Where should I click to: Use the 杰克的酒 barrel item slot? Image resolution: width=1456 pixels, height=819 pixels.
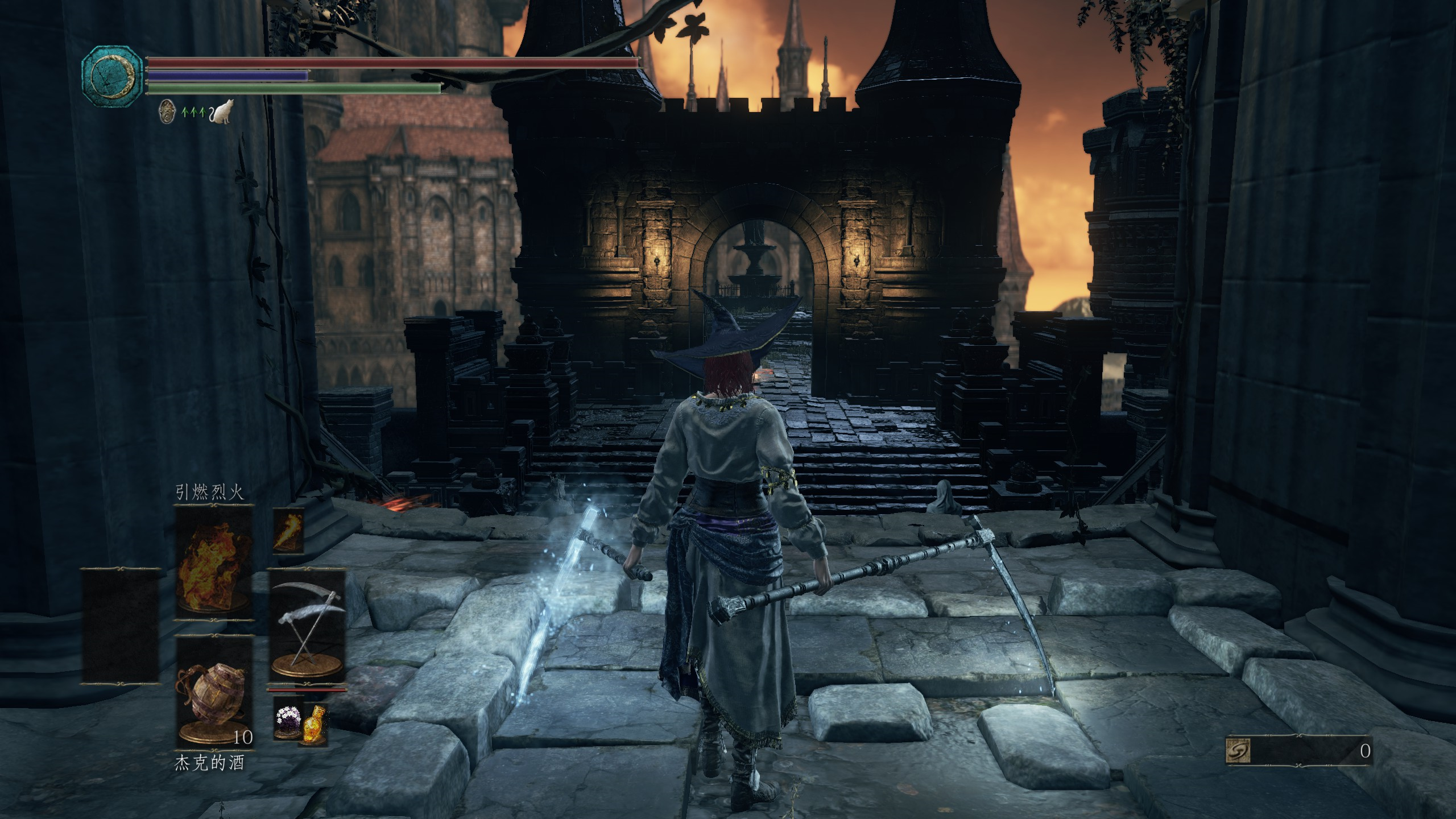coord(214,690)
